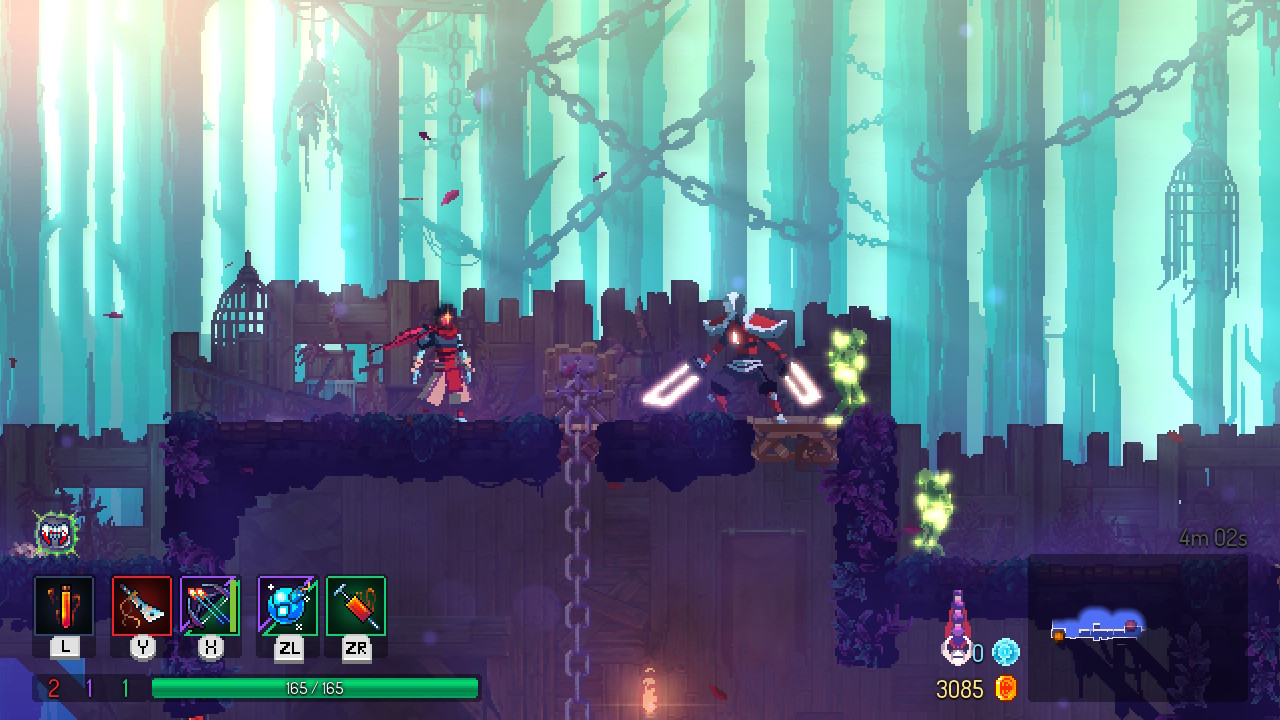Select the bow weapon slot
The image size is (1280, 720).
click(x=210, y=606)
